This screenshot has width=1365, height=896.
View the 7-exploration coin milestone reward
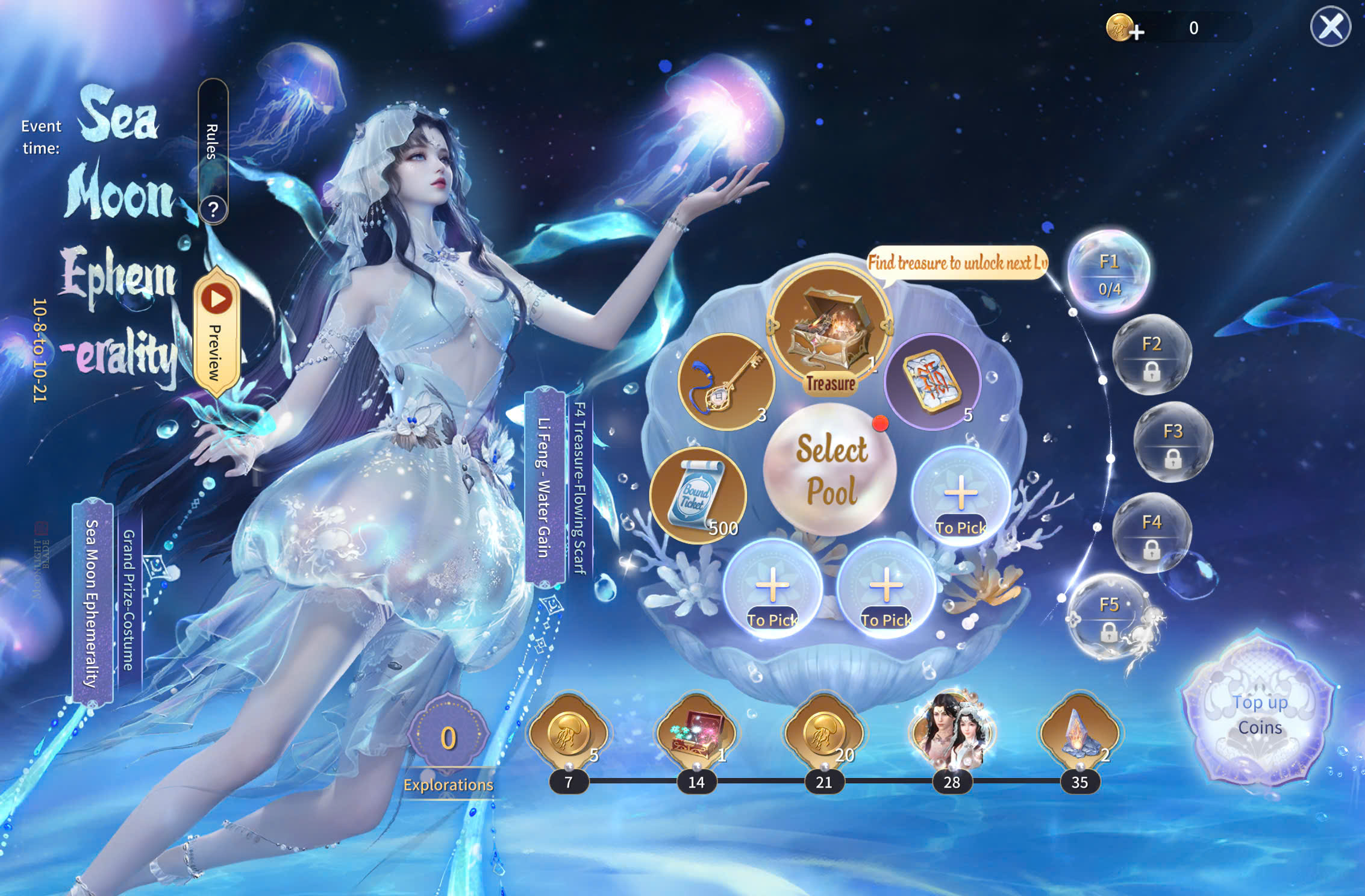pos(568,732)
